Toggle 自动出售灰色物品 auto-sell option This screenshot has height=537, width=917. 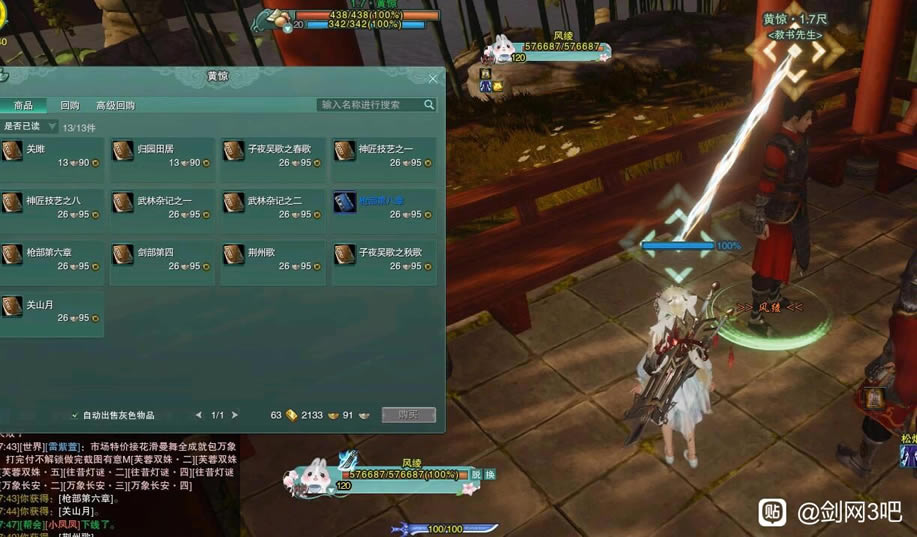[75, 415]
